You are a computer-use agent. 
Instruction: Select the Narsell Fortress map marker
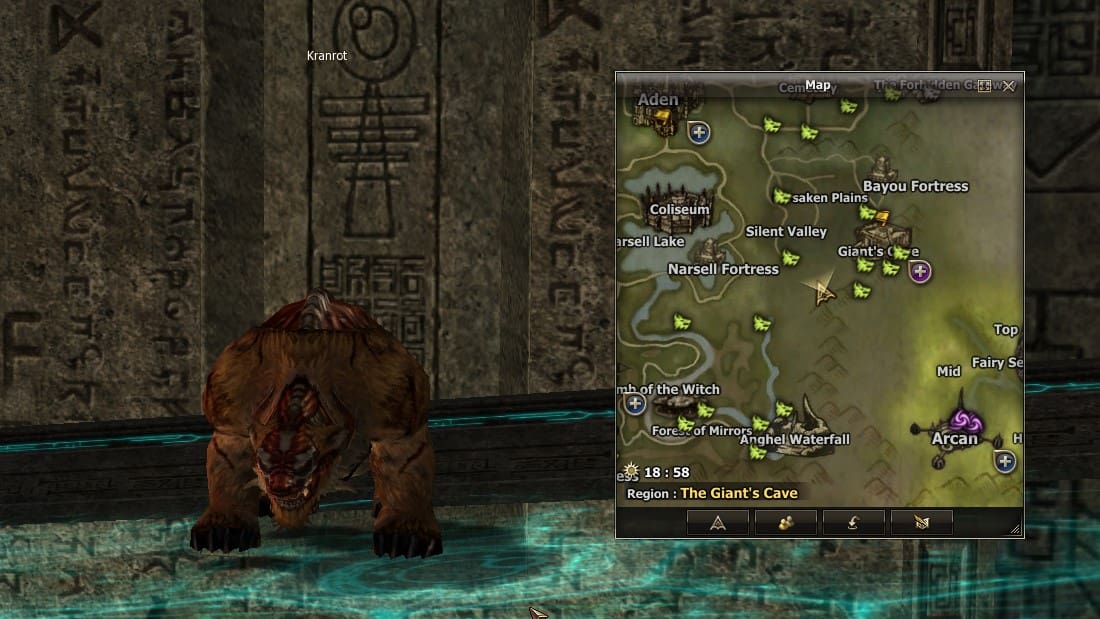[711, 251]
